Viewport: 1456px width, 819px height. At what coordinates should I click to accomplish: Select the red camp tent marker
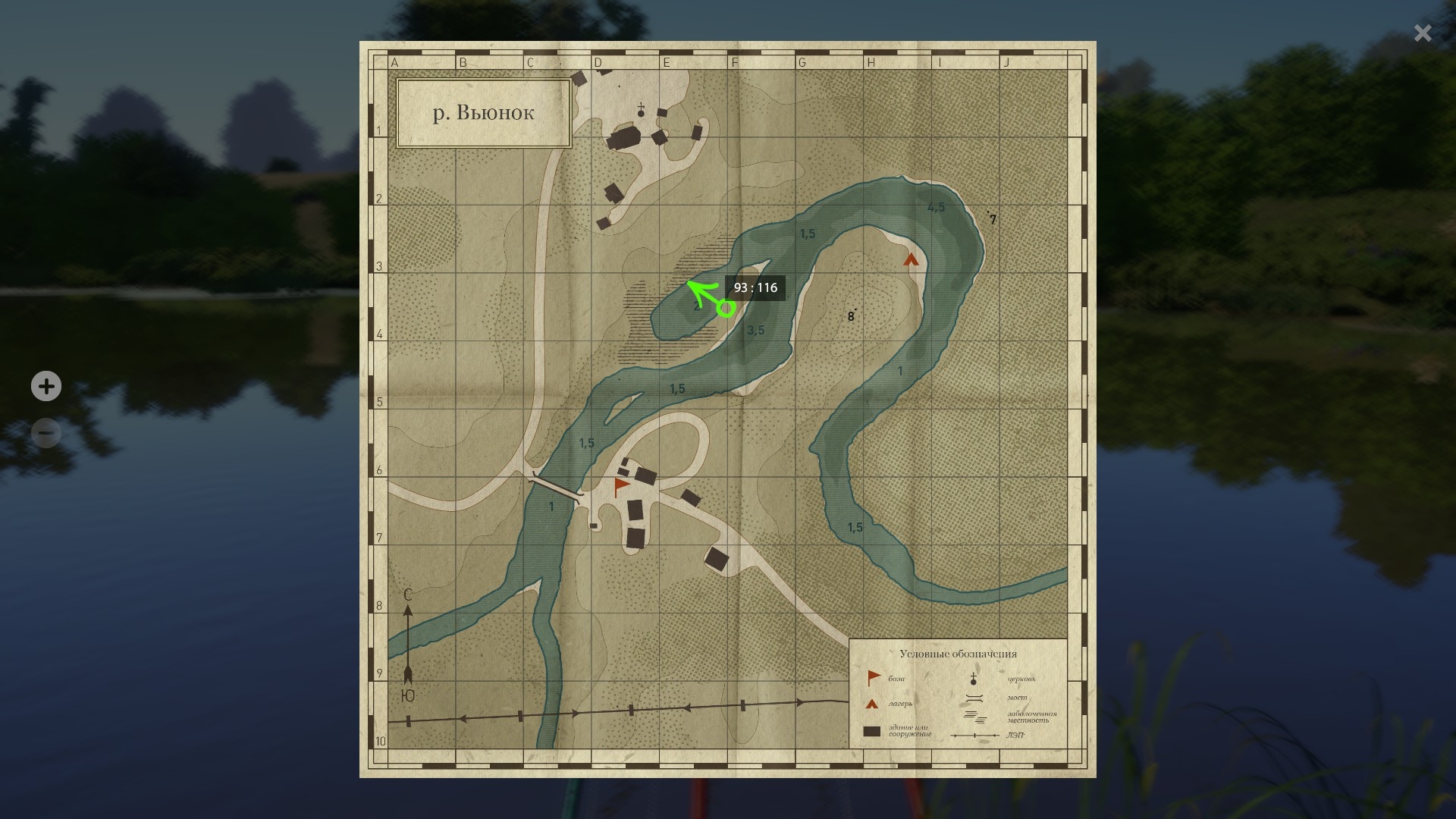911,260
